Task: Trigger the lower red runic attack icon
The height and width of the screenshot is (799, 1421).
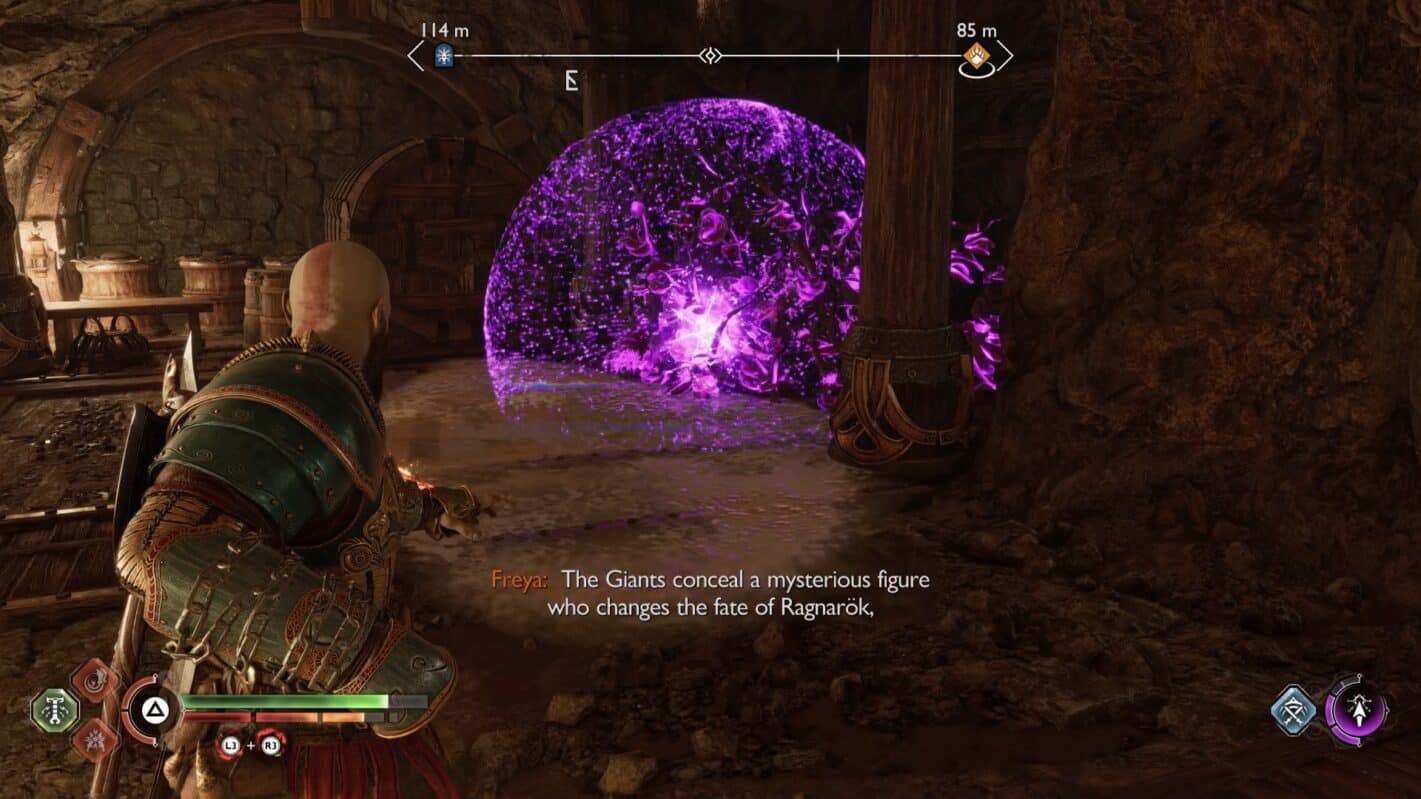Action: pyautogui.click(x=95, y=739)
